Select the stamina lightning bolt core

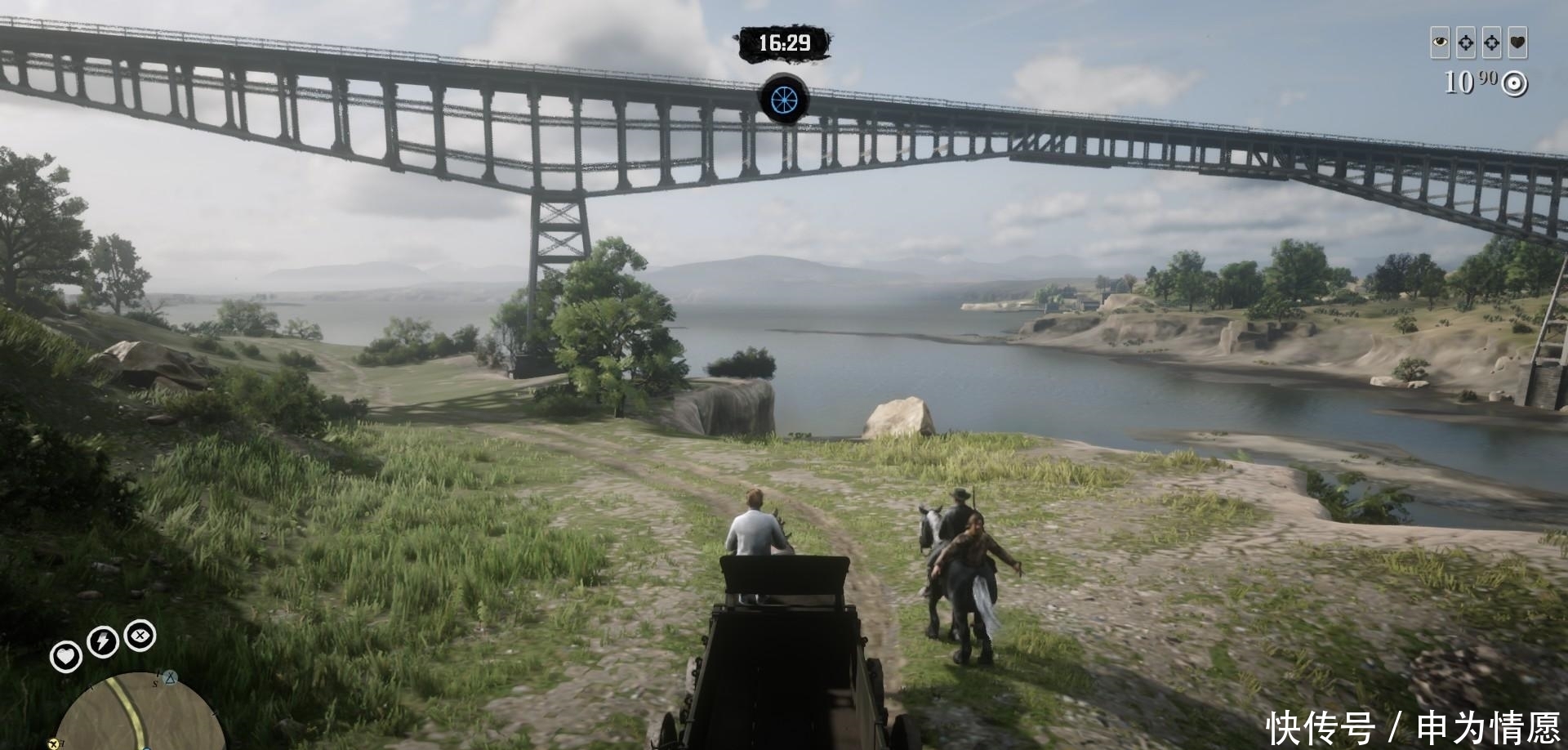[x=101, y=642]
